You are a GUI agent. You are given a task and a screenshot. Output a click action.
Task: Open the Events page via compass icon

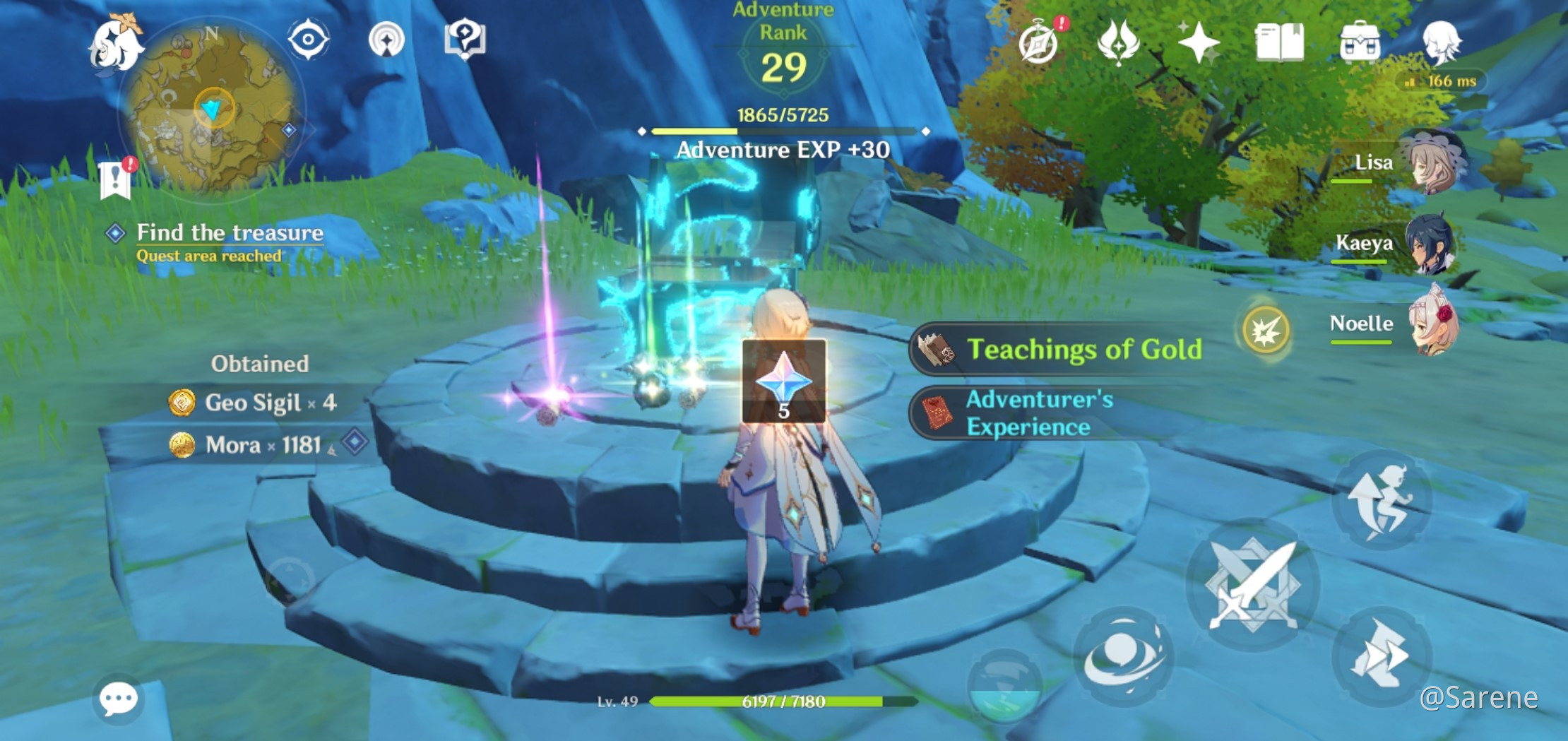point(1040,42)
